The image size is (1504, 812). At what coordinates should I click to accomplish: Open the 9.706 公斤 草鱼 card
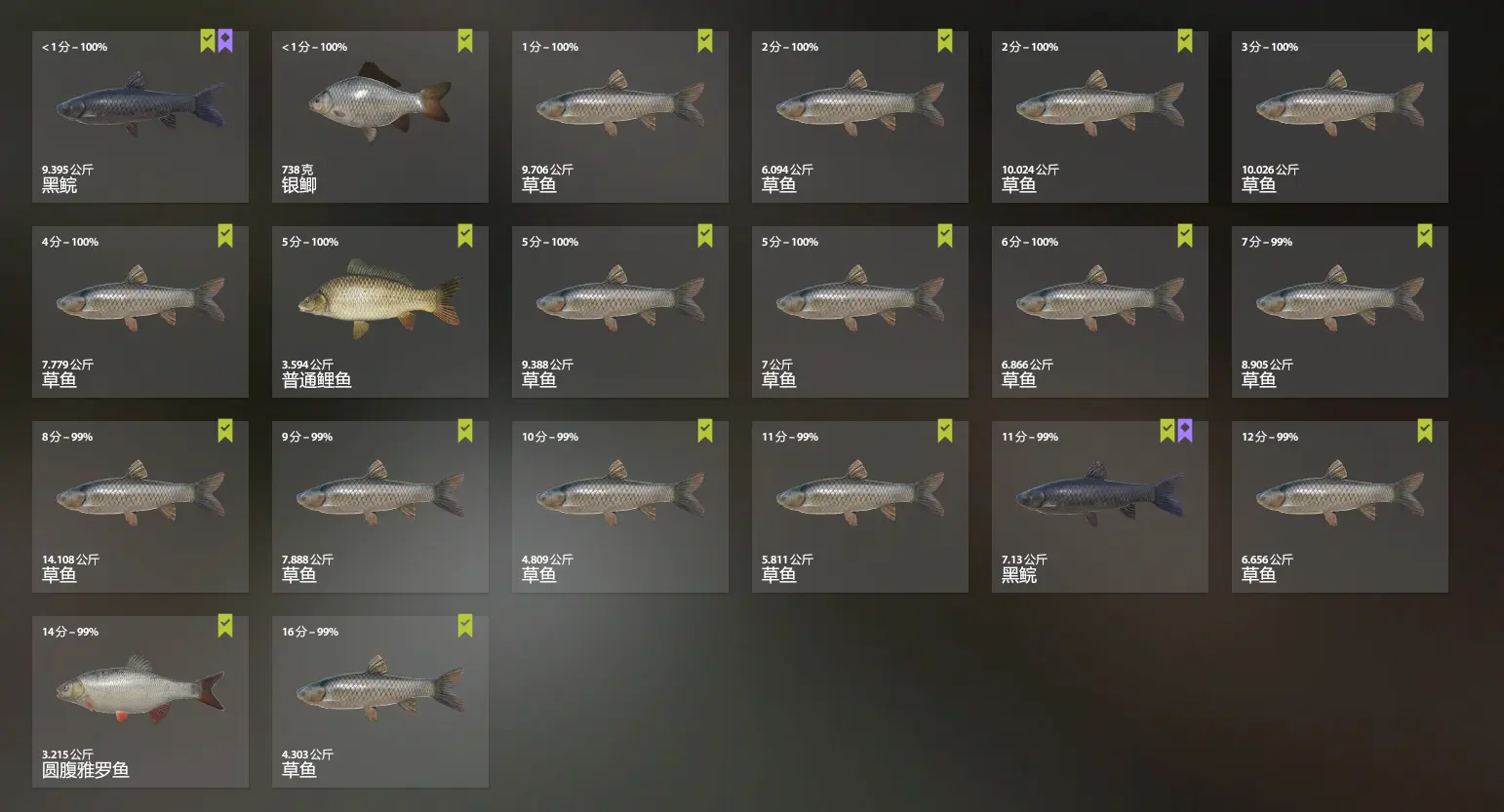coord(619,117)
